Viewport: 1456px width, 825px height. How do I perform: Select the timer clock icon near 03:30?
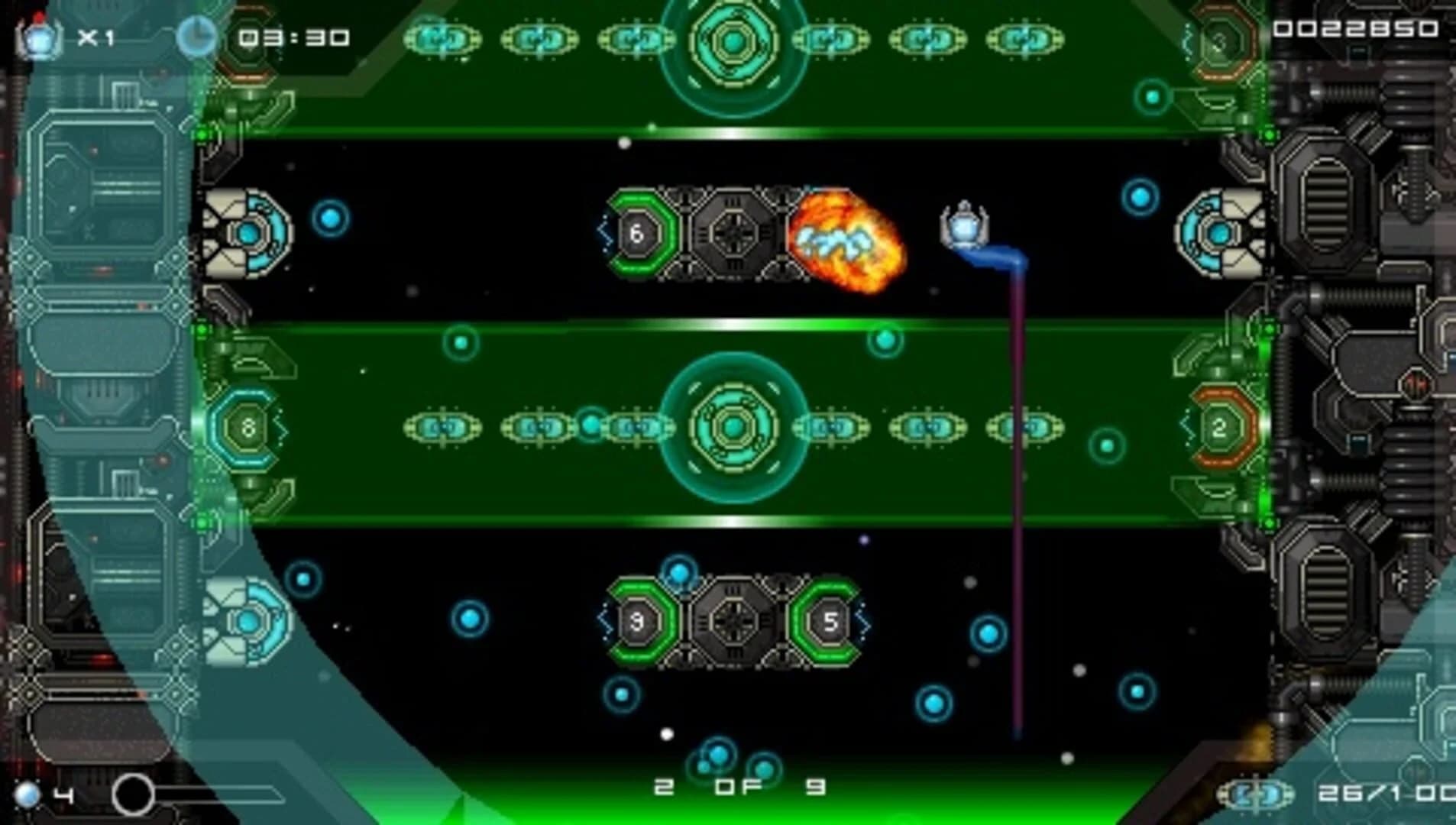point(197,37)
